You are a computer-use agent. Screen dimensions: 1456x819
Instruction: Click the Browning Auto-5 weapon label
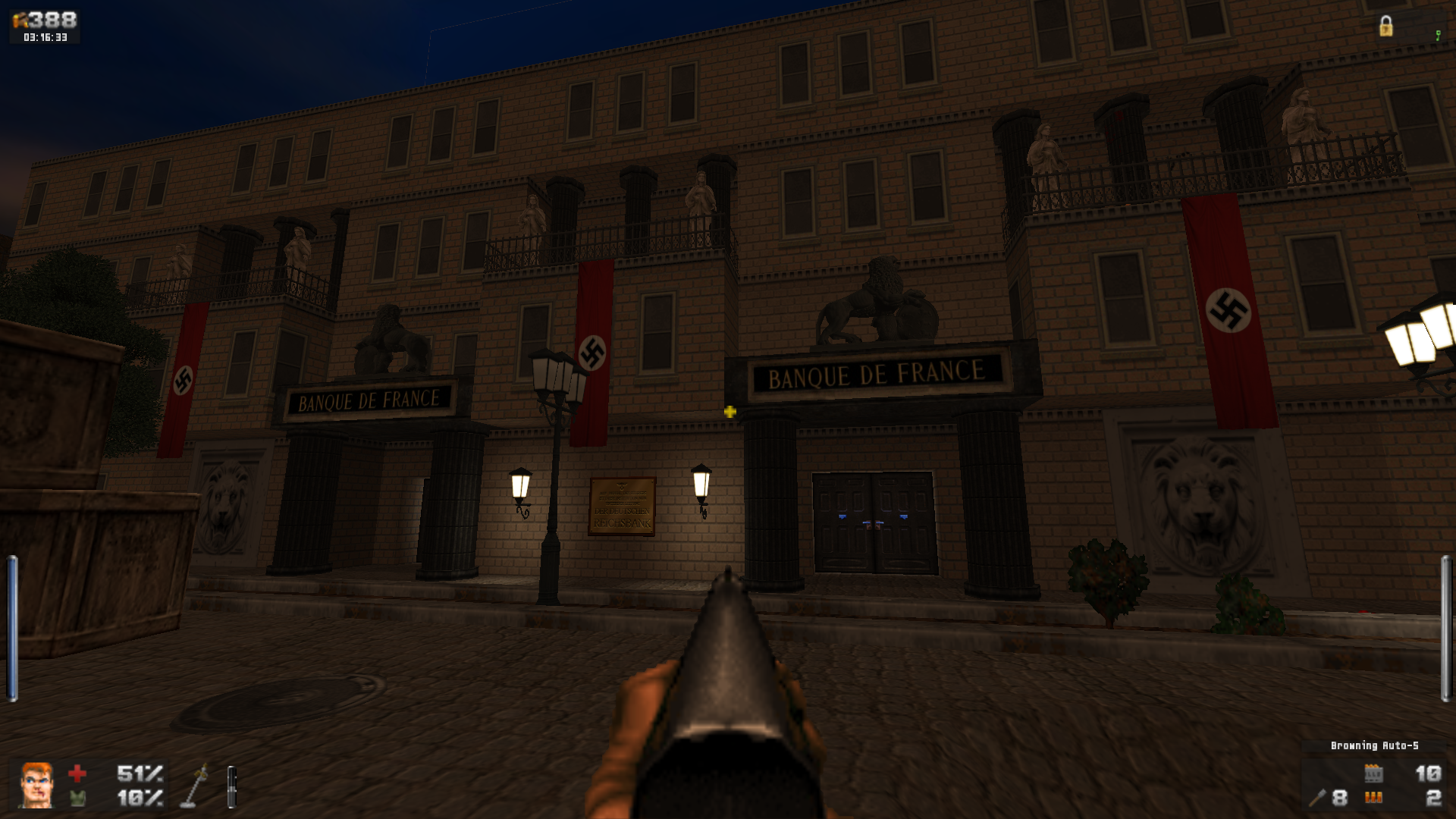click(1374, 746)
